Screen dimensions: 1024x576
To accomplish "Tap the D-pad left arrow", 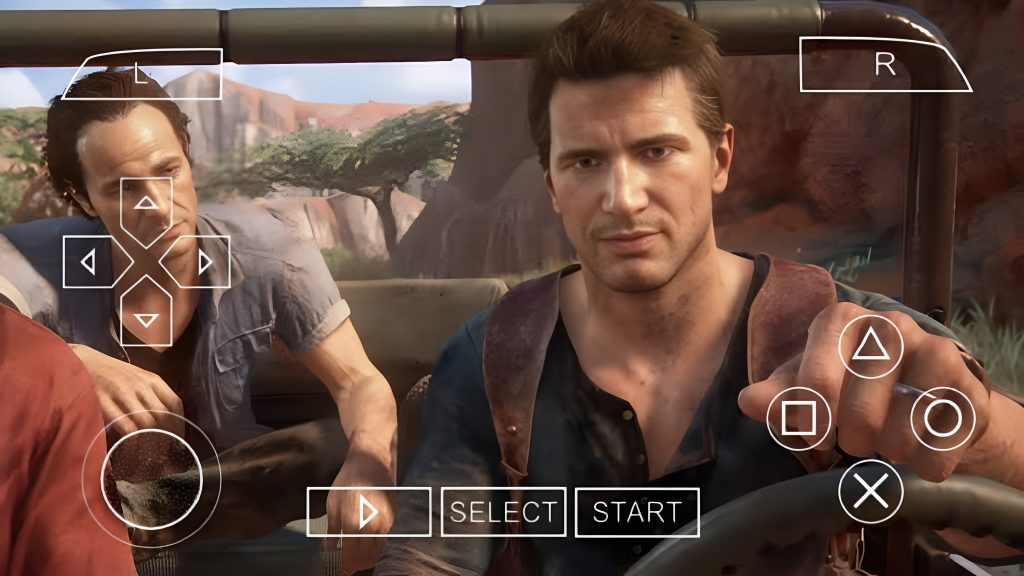I will [88, 262].
